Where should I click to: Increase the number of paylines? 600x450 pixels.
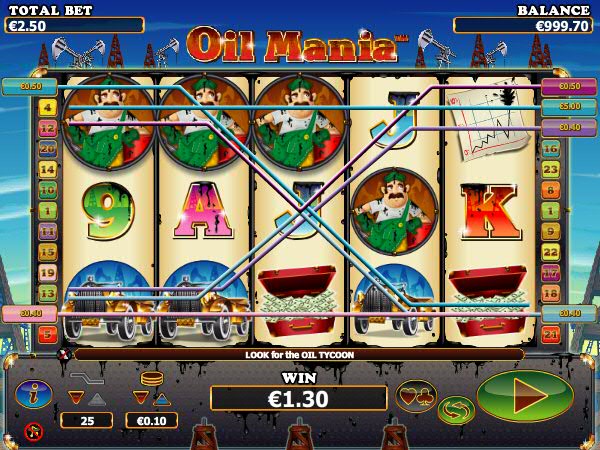[x=96, y=398]
